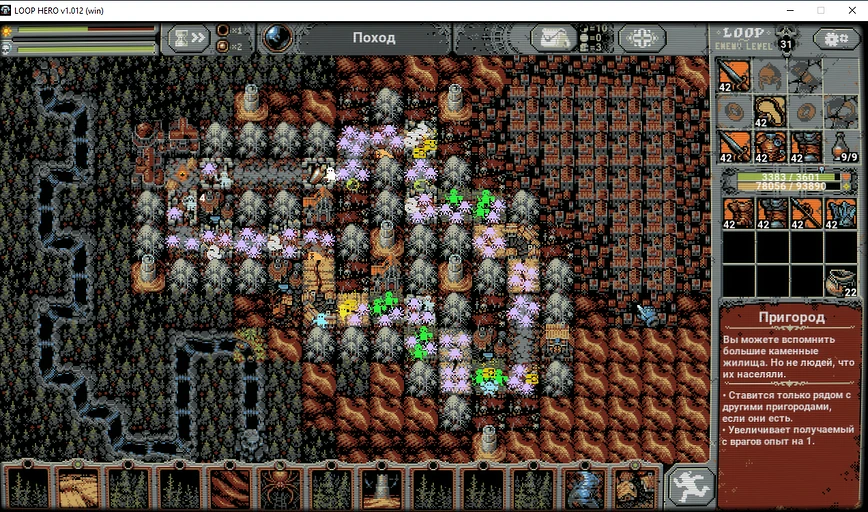Close the Loop Hero window
Screen dimensions: 868x512
pos(850,10)
